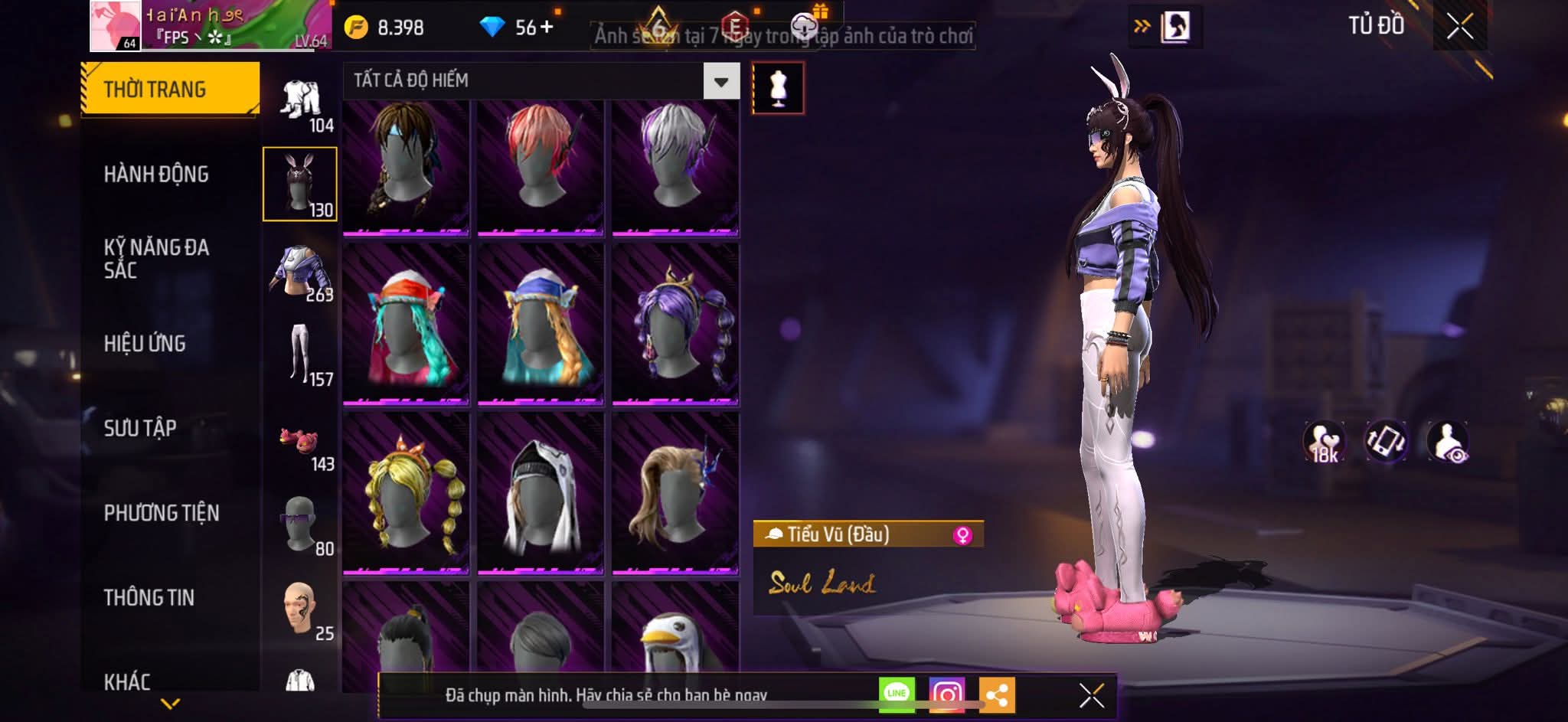Open the TẤT CẢ ĐỘ HIẾM rarity dropdown
This screenshot has width=1568, height=722.
pos(720,81)
